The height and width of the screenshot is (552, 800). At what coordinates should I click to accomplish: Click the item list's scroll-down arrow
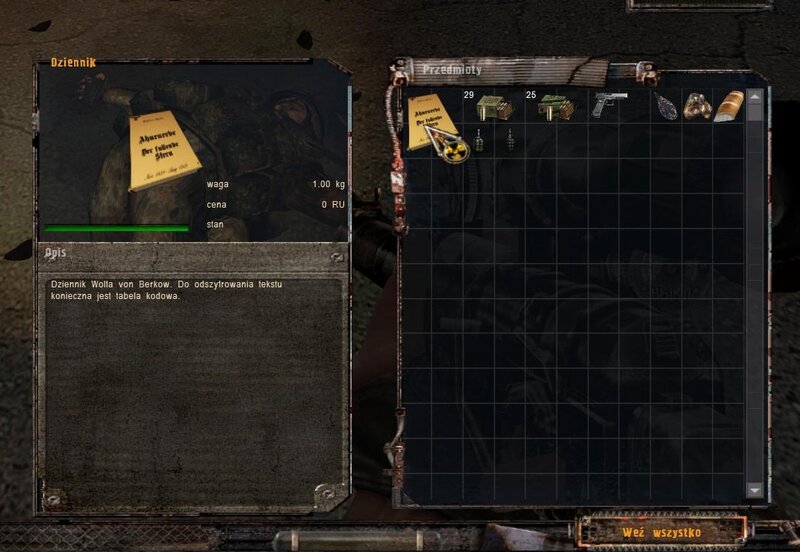pos(755,490)
